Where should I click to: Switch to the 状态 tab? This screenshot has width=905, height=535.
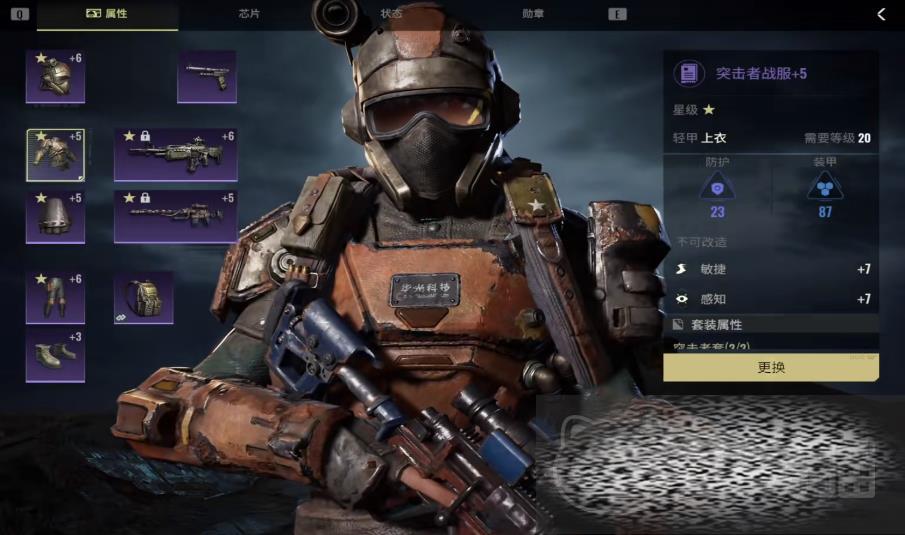click(x=392, y=14)
